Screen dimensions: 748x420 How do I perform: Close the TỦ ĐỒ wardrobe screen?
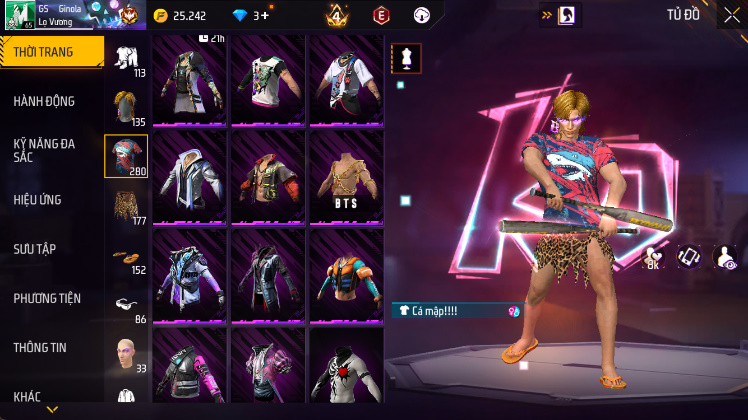(x=731, y=15)
